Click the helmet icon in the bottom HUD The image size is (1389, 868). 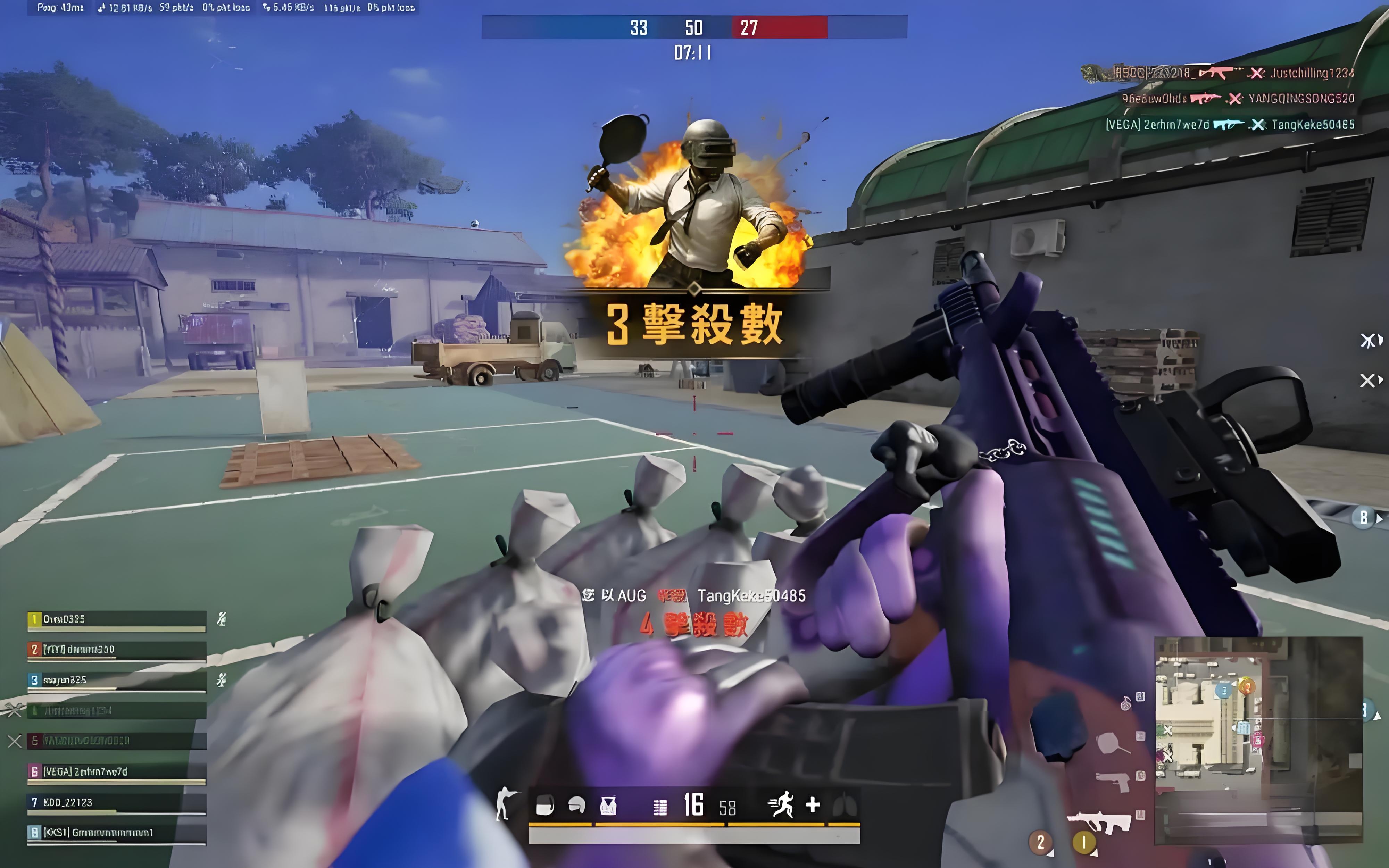576,804
